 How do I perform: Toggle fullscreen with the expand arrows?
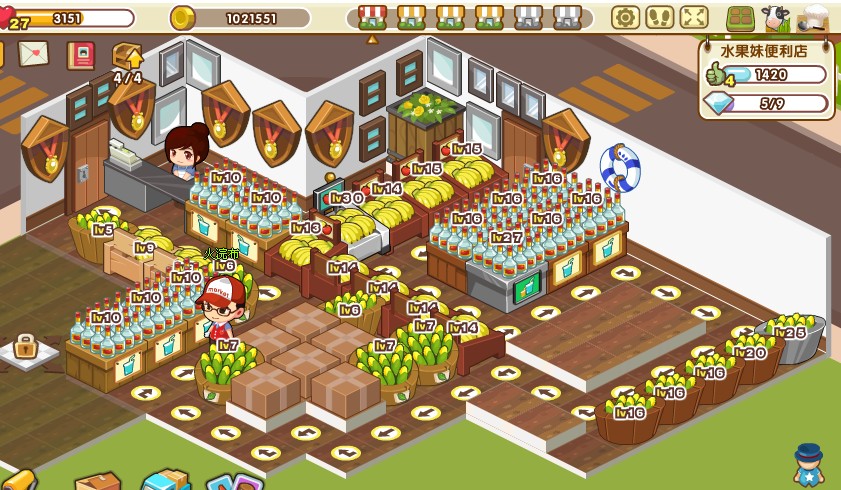[694, 17]
